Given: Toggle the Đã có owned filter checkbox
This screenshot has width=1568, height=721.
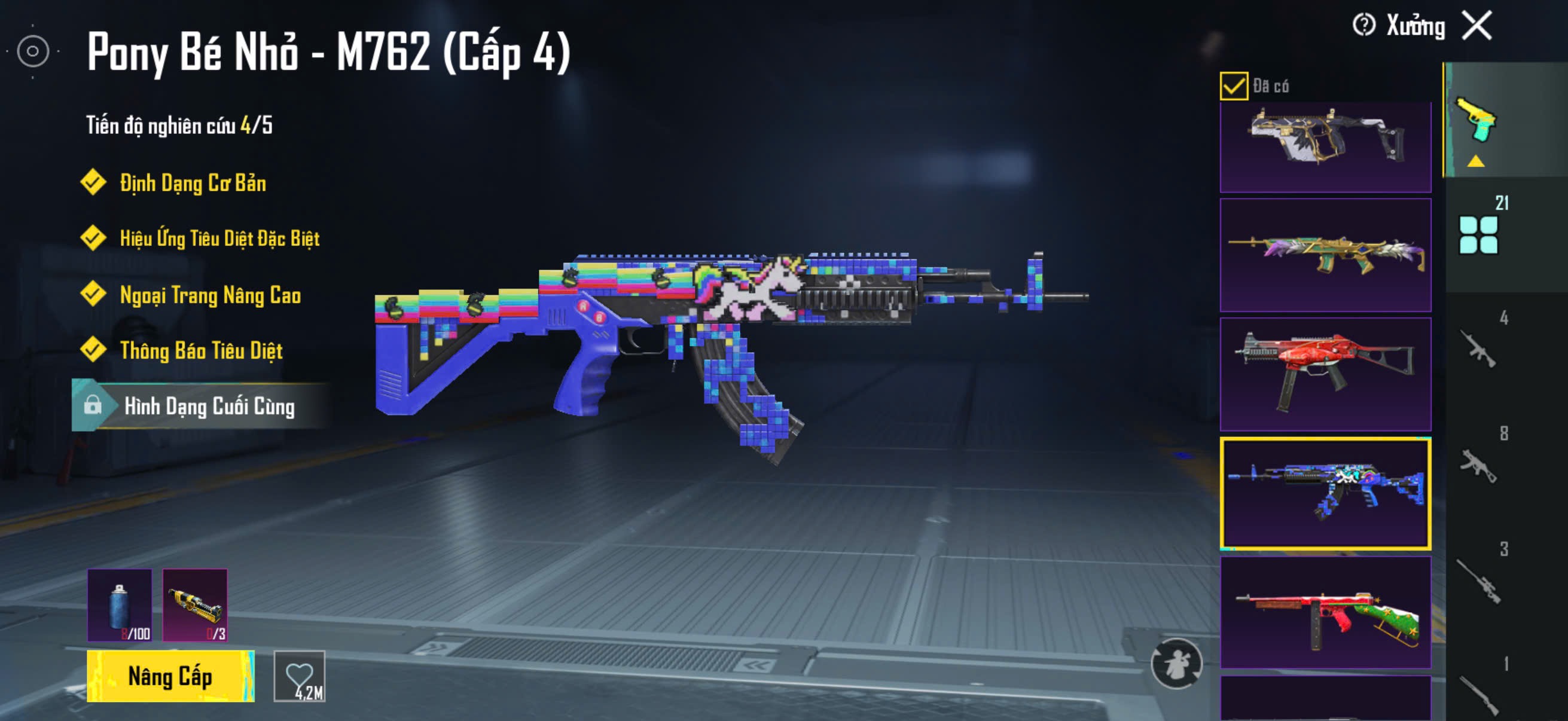Looking at the screenshot, I should 1233,85.
